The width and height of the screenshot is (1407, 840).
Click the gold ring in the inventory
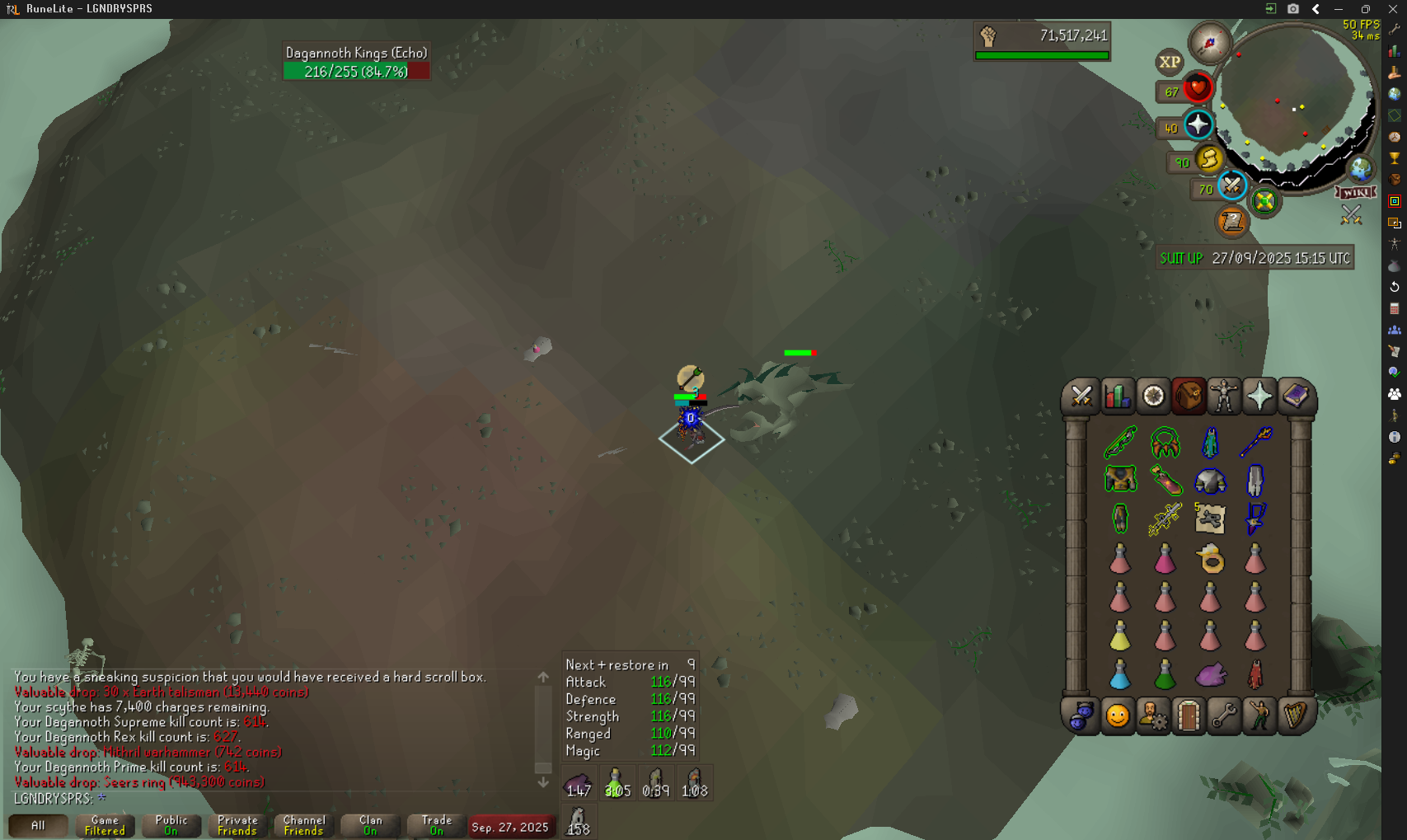point(1210,560)
